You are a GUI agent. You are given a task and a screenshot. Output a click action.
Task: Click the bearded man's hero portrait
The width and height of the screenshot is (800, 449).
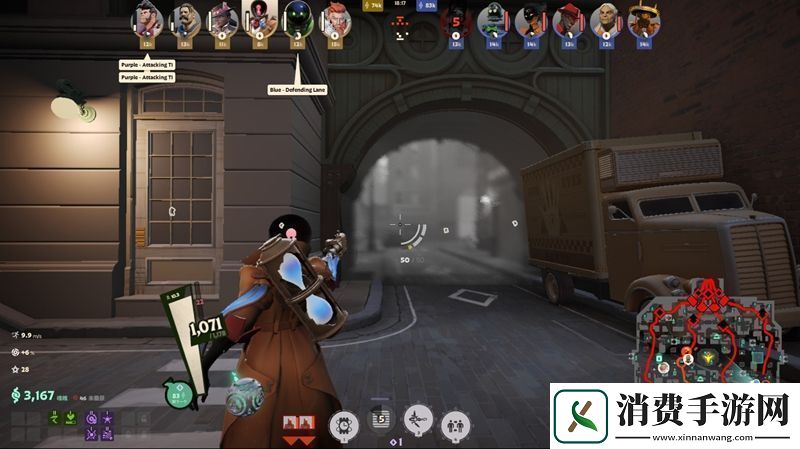pyautogui.click(x=184, y=19)
